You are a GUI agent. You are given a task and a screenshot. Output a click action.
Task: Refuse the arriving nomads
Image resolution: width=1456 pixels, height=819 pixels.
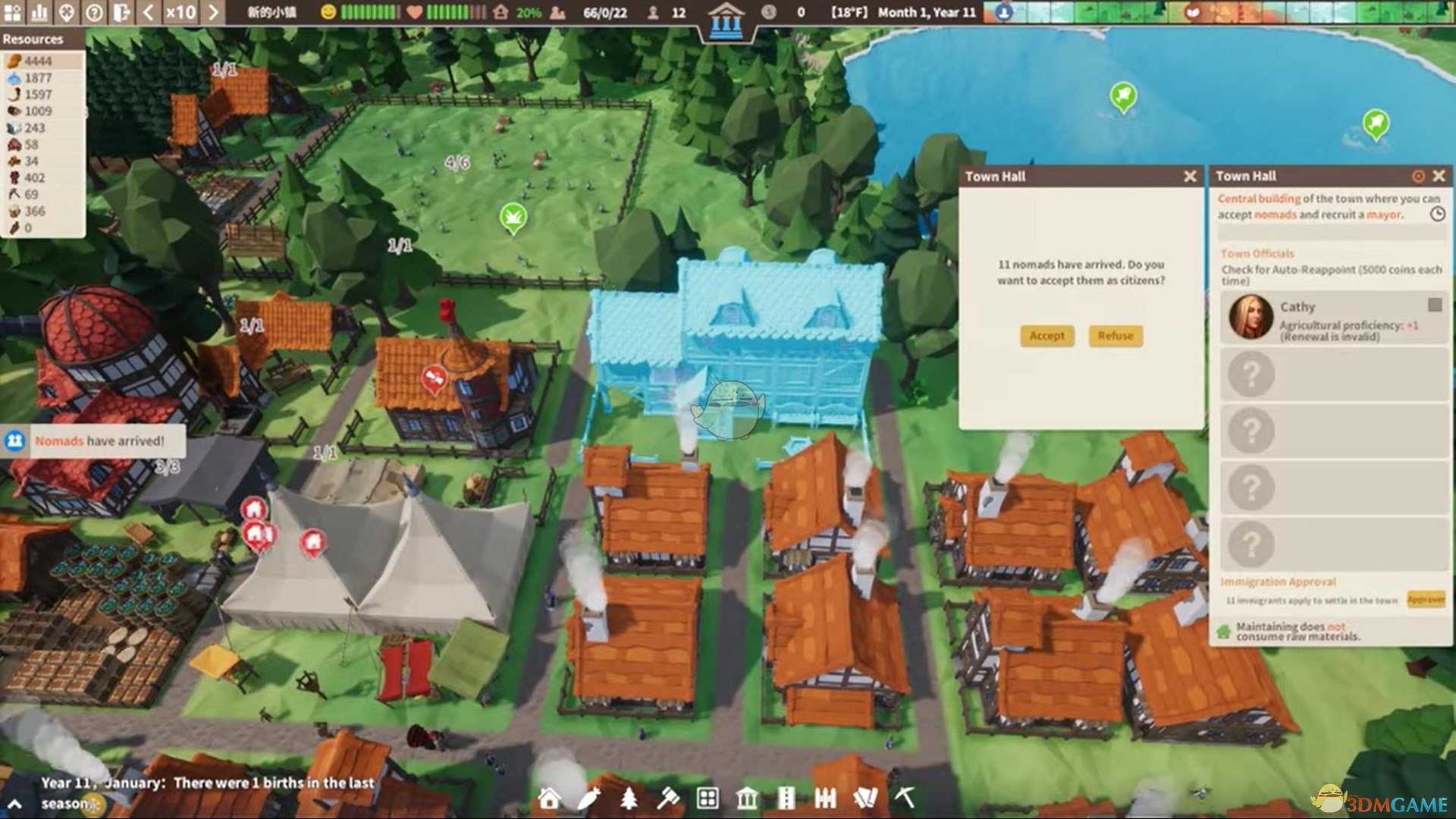pos(1115,336)
